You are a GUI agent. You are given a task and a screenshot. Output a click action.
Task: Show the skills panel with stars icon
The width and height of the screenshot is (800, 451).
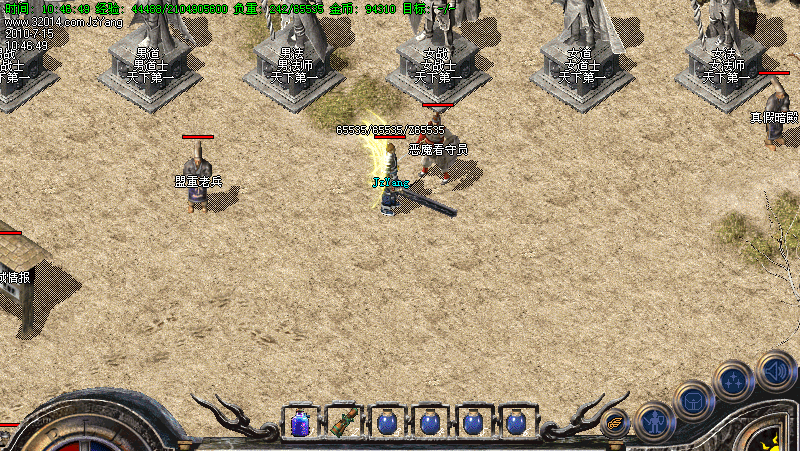[x=734, y=381]
